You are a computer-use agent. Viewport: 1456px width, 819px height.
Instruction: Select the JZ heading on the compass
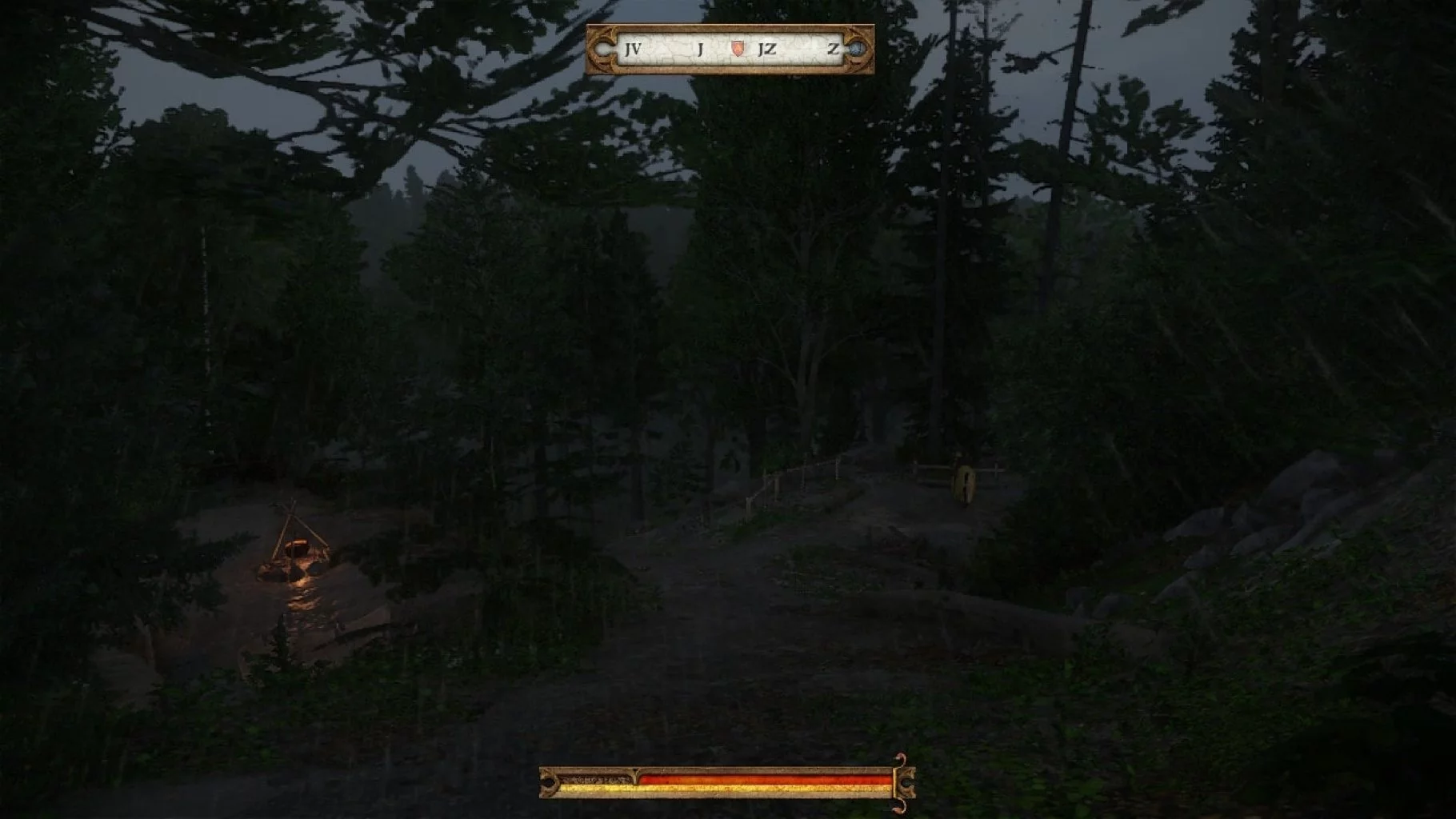pos(766,50)
